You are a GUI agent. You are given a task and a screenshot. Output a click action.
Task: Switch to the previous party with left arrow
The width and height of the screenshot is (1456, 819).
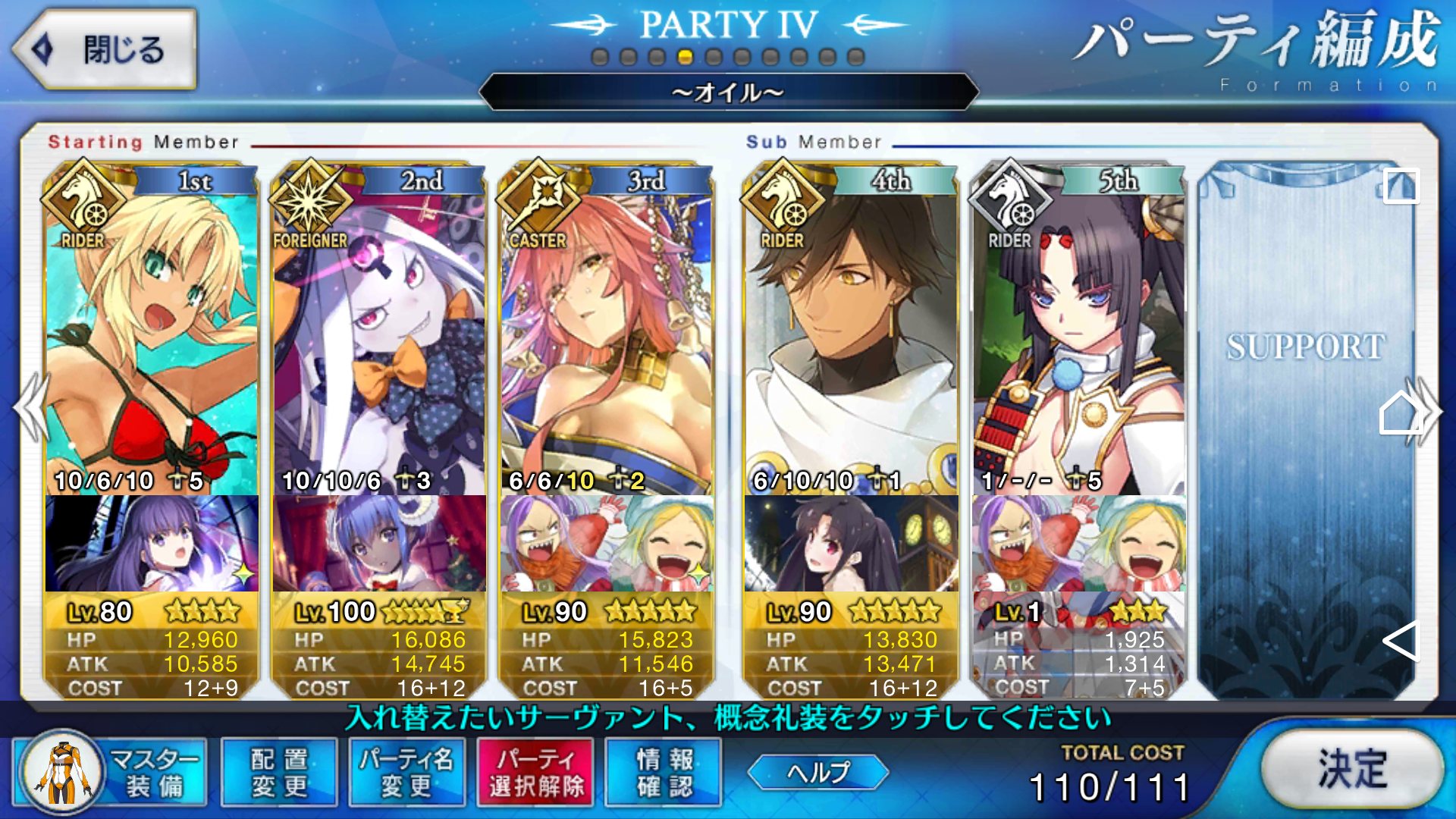pyautogui.click(x=32, y=409)
